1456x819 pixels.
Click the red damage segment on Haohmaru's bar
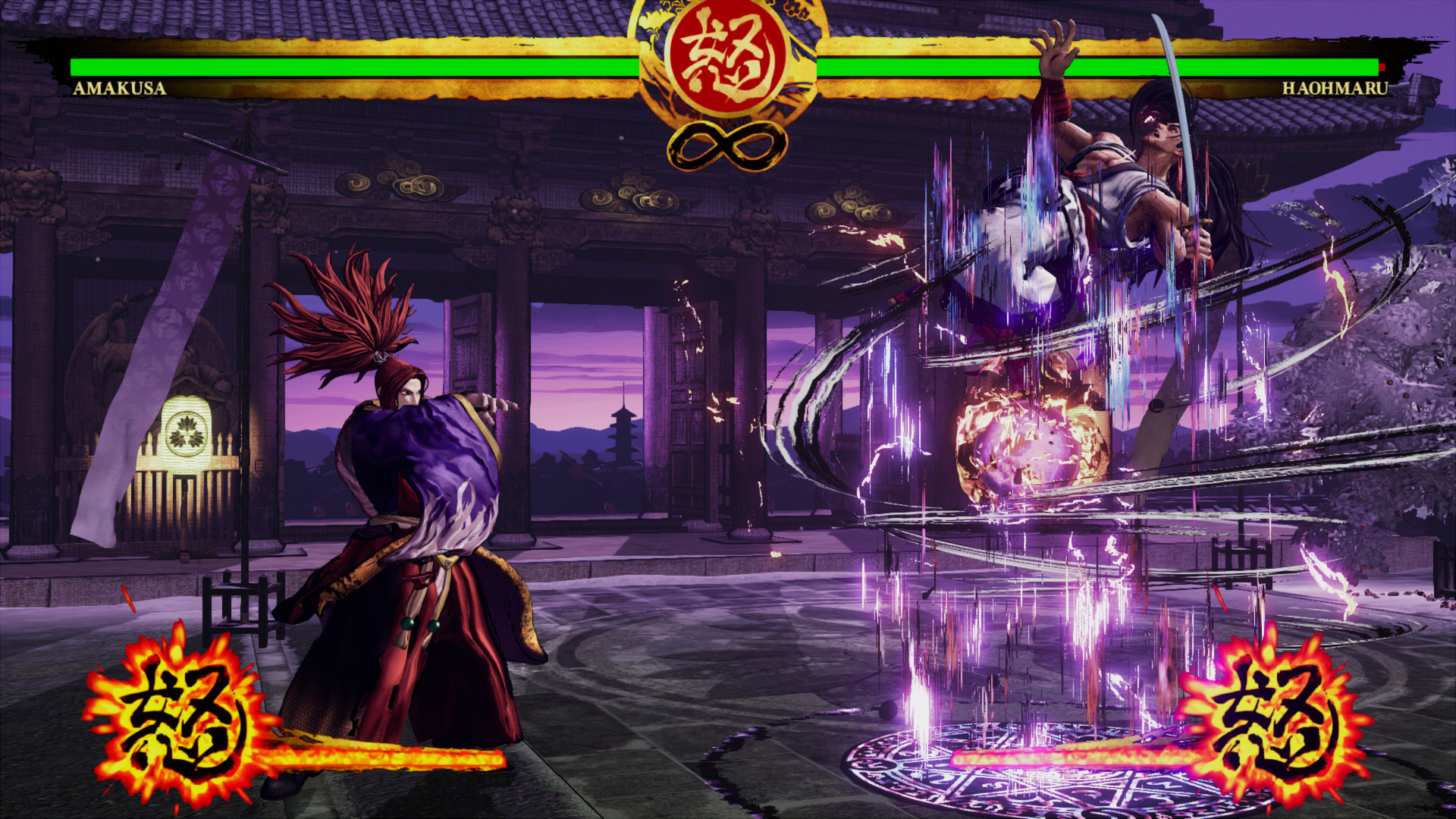pos(1382,65)
